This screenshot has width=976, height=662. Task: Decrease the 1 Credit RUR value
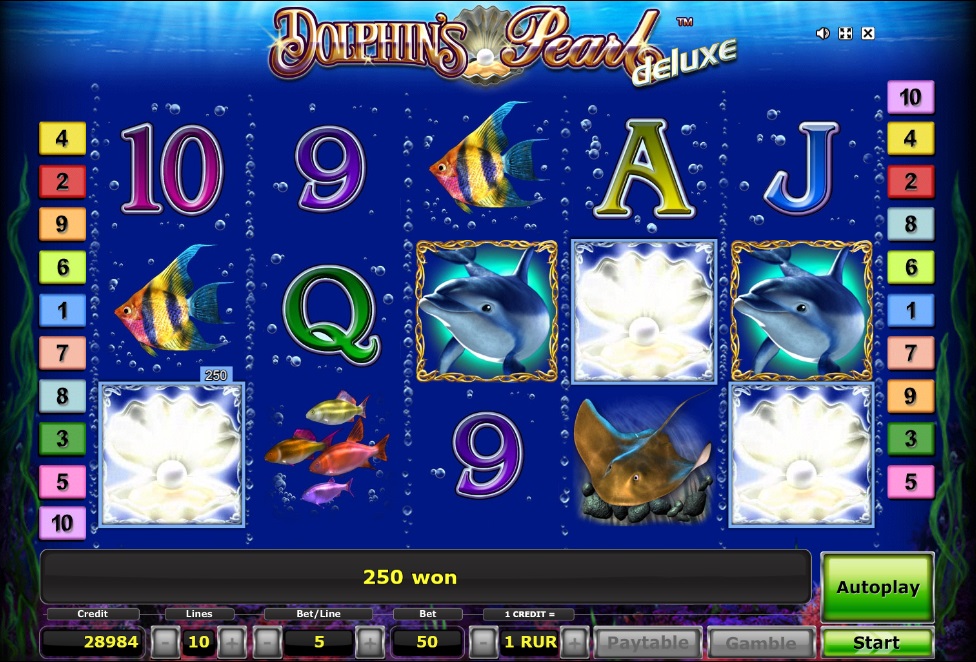coord(482,642)
